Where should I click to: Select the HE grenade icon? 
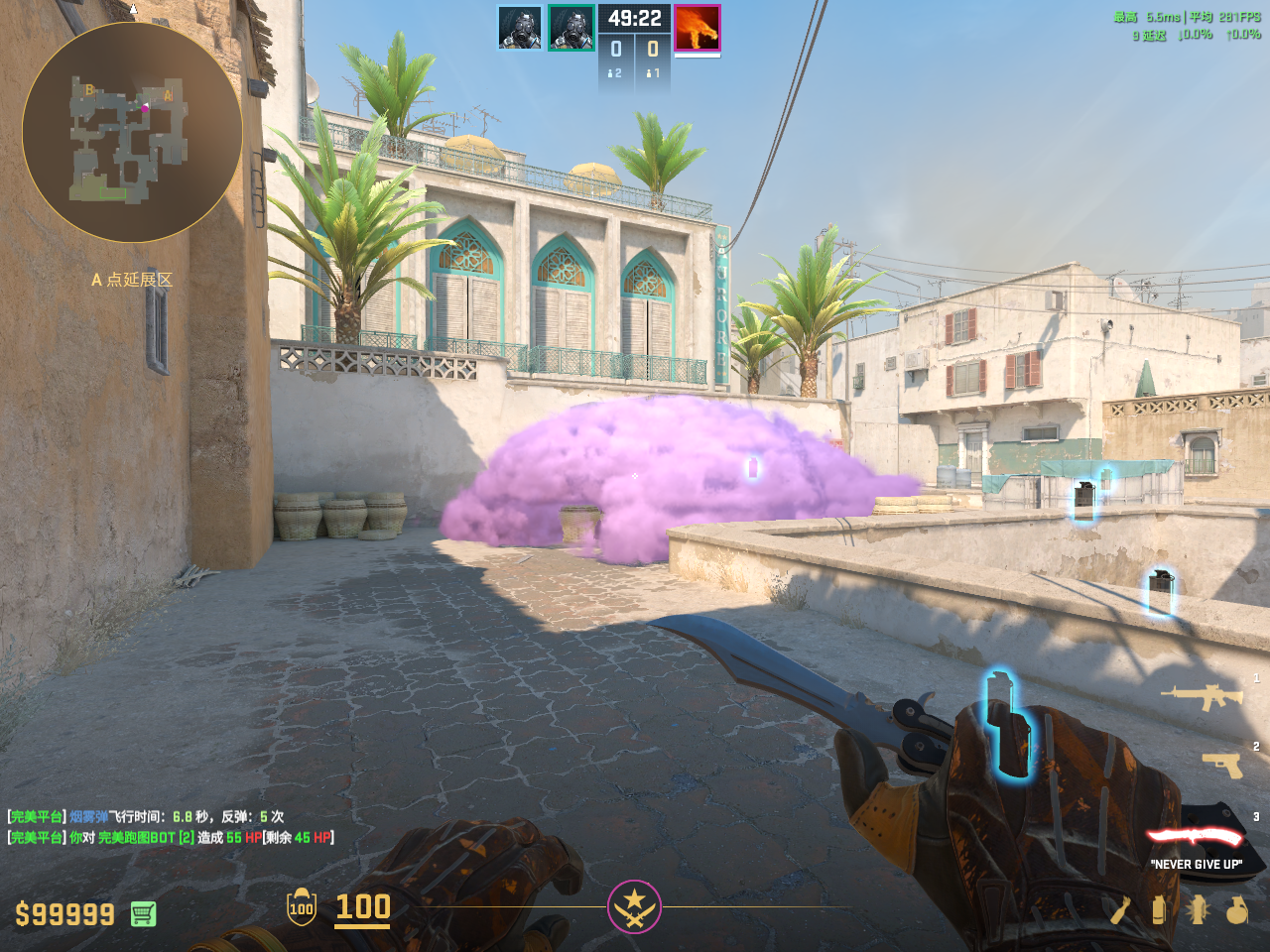(x=1236, y=909)
